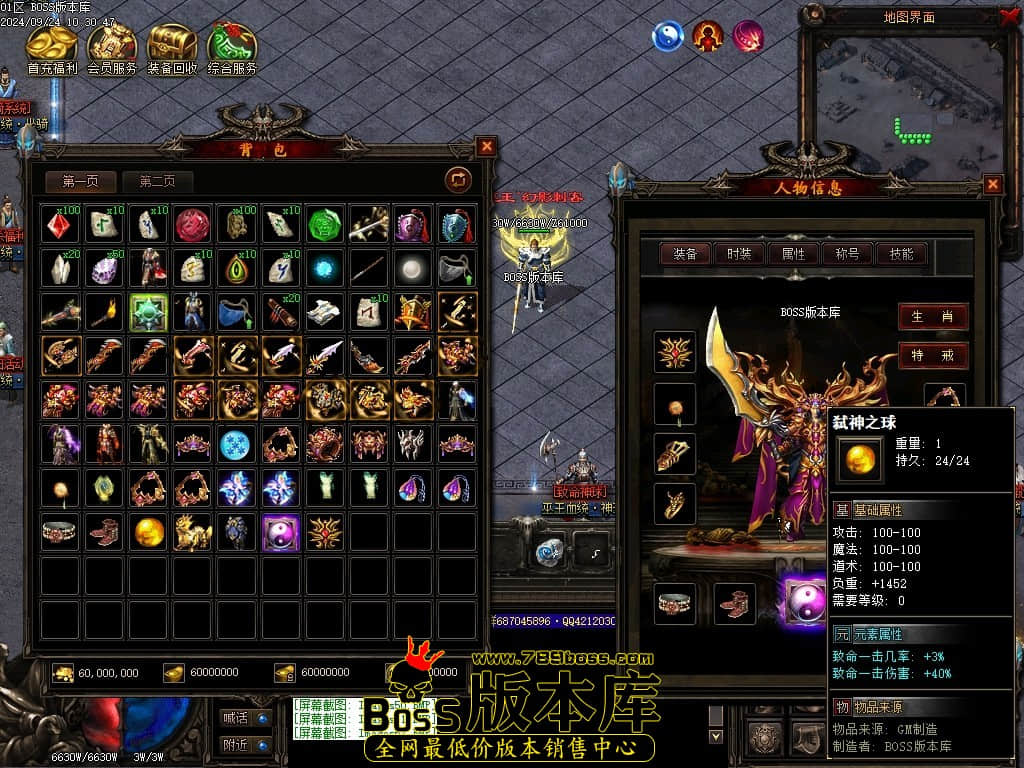The image size is (1024, 768).
Task: Switch to the 第二页 inventory page
Action: coord(157,181)
